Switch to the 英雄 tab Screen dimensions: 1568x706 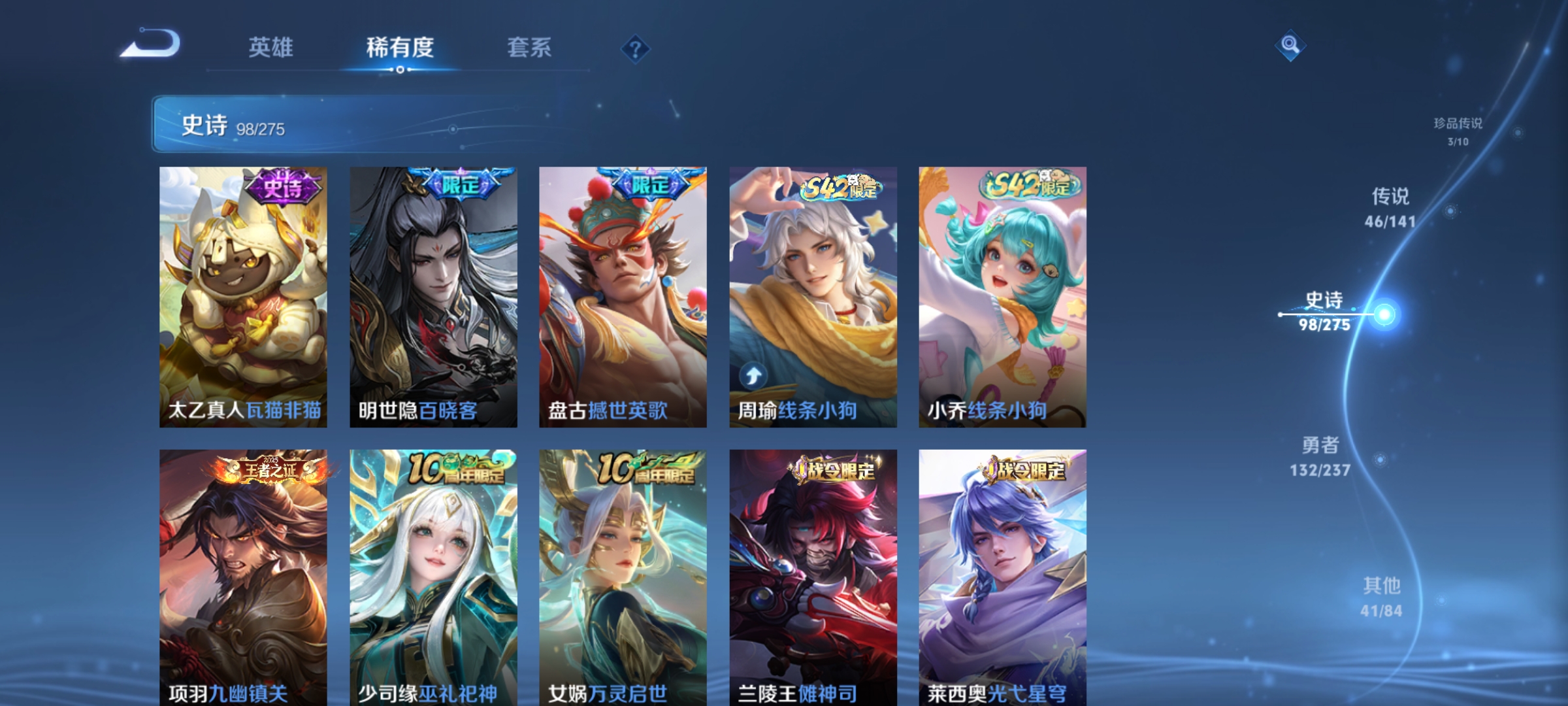tap(272, 47)
